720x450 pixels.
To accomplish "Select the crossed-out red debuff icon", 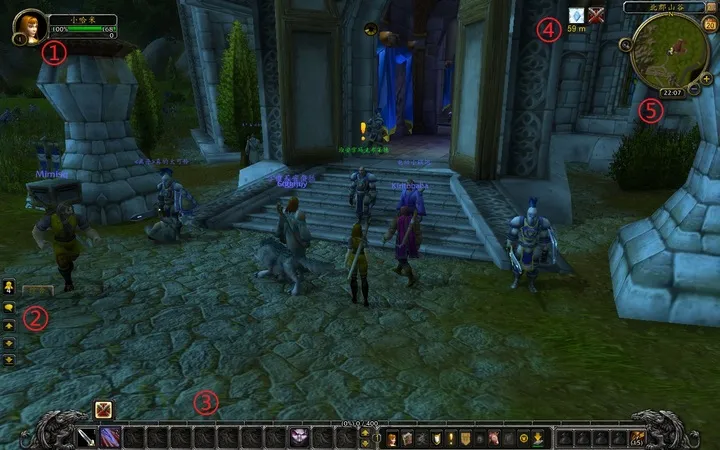I will coord(598,15).
